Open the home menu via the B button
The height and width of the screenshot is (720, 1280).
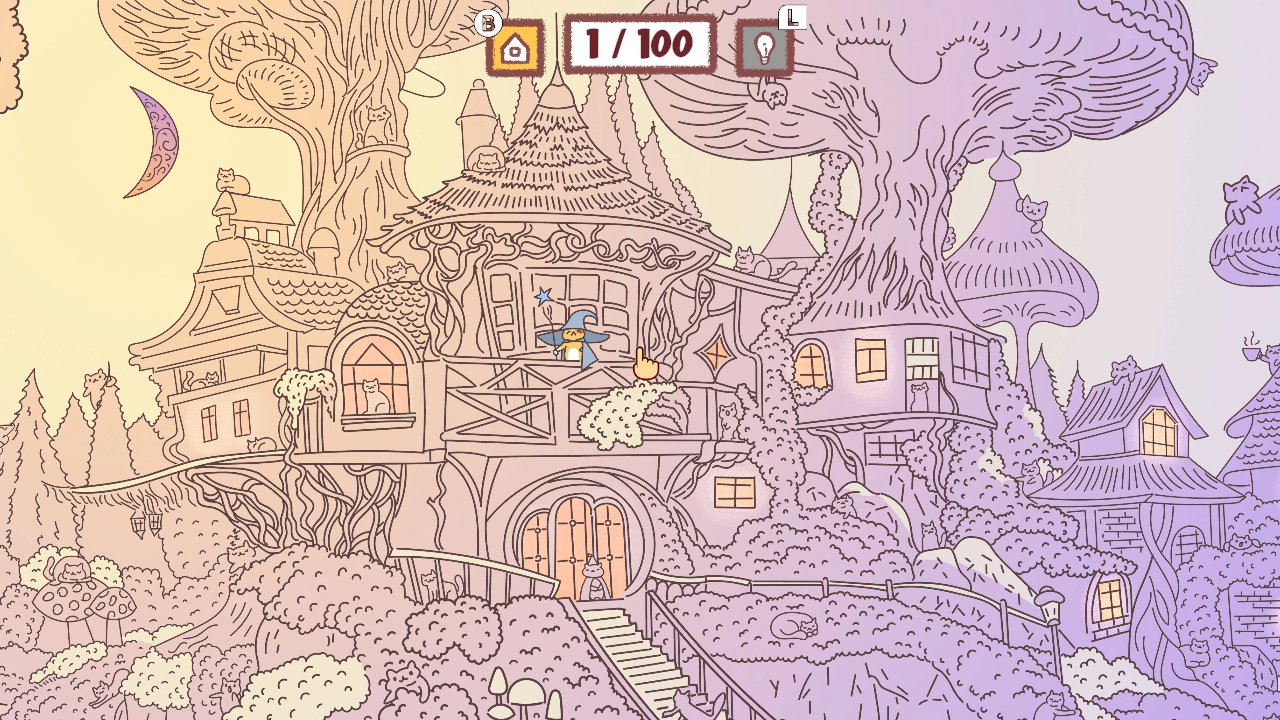[x=515, y=45]
